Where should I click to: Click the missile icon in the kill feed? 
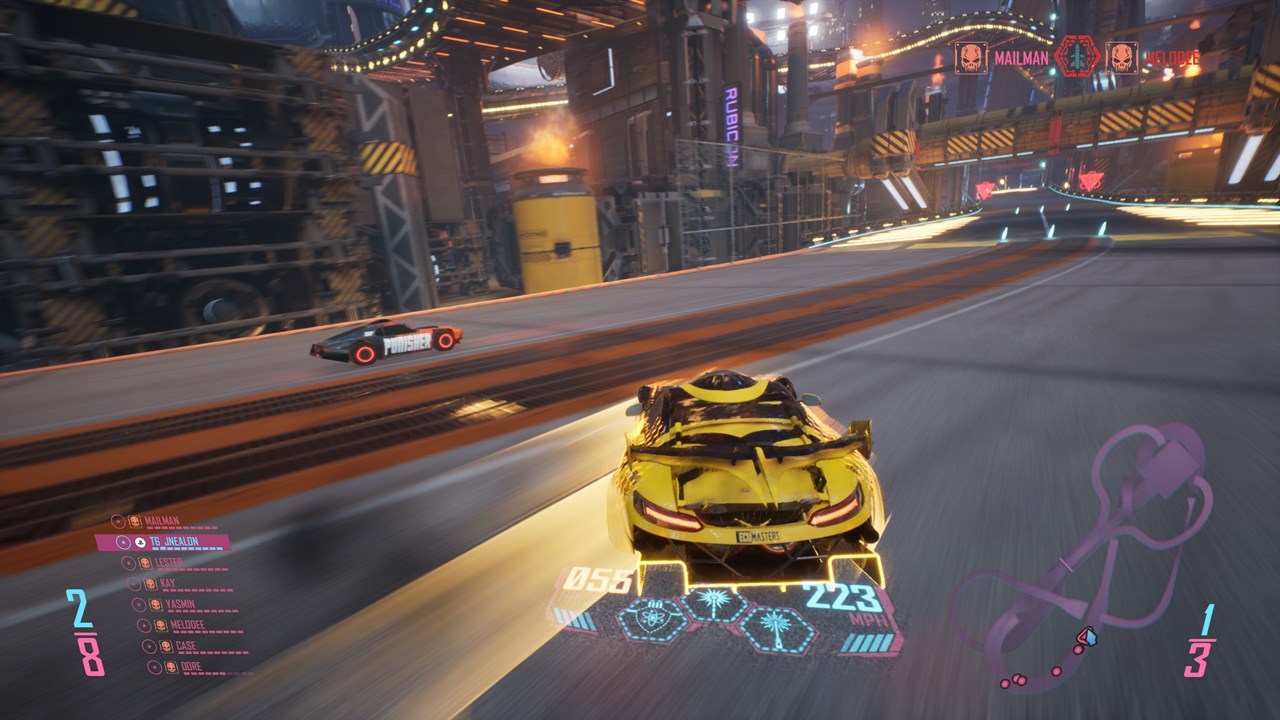point(1077,56)
